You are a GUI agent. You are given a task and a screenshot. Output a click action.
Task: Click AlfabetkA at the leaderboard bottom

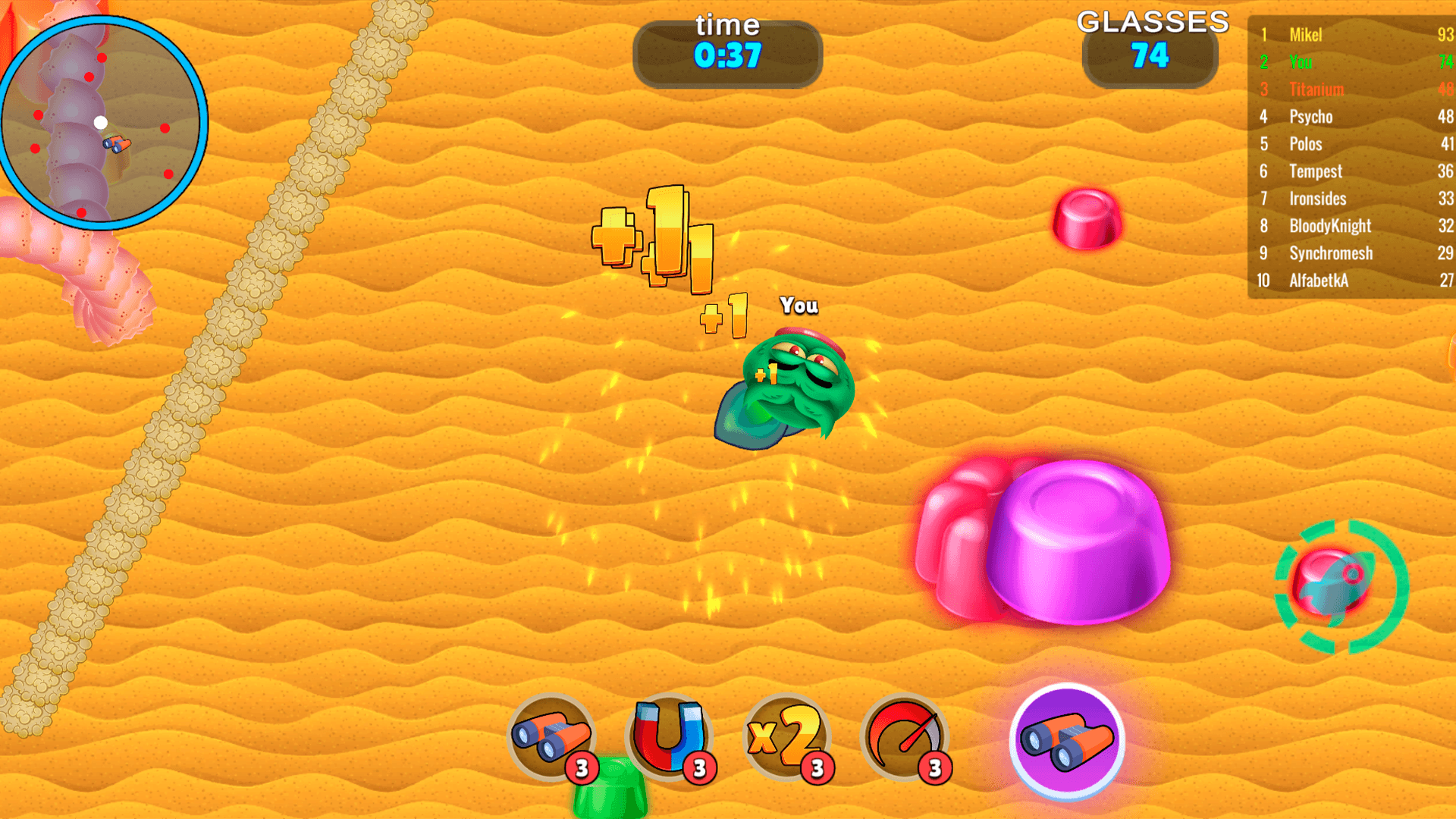coord(1319,281)
